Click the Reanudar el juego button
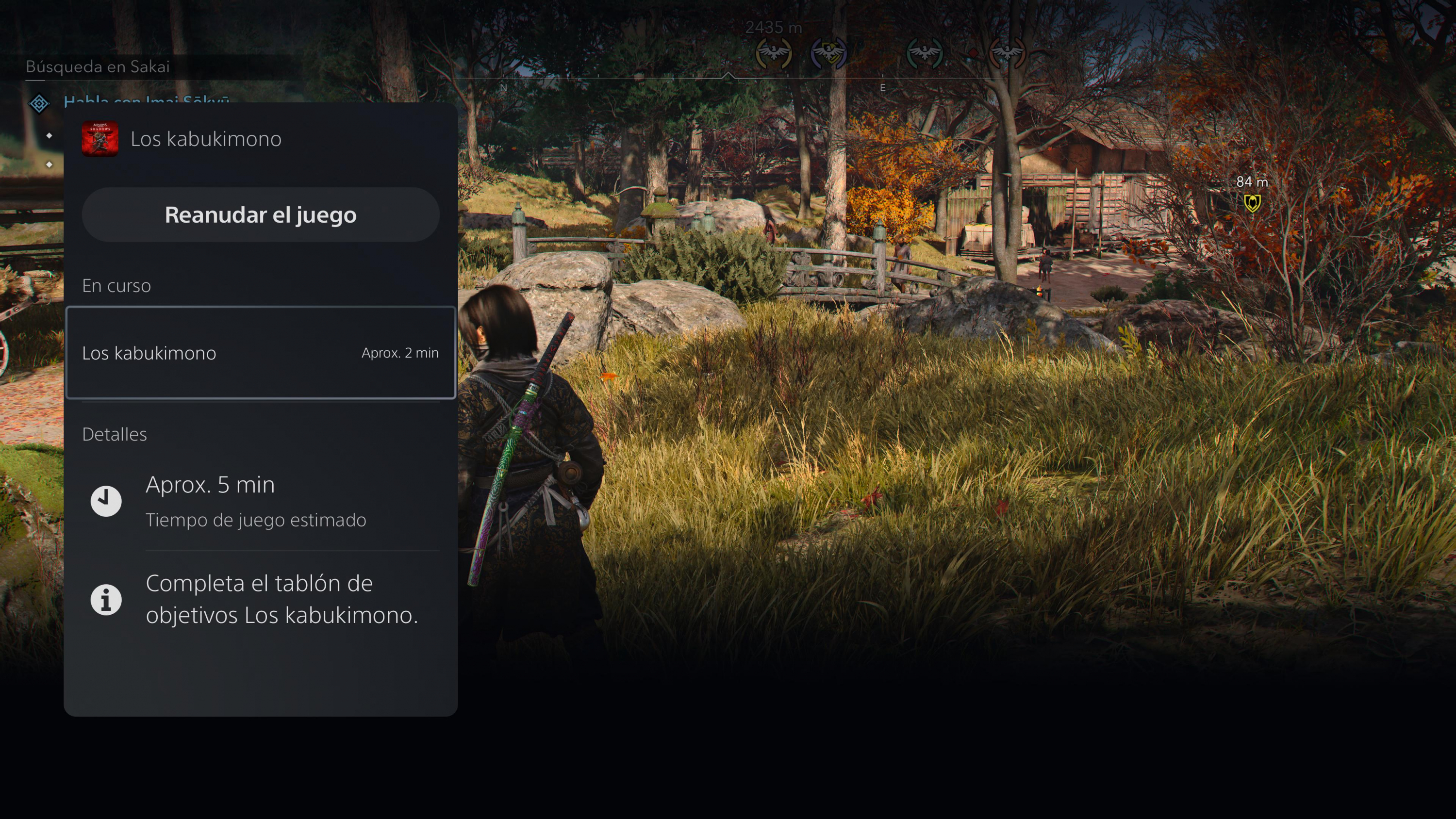This screenshot has width=1456, height=819. [261, 215]
